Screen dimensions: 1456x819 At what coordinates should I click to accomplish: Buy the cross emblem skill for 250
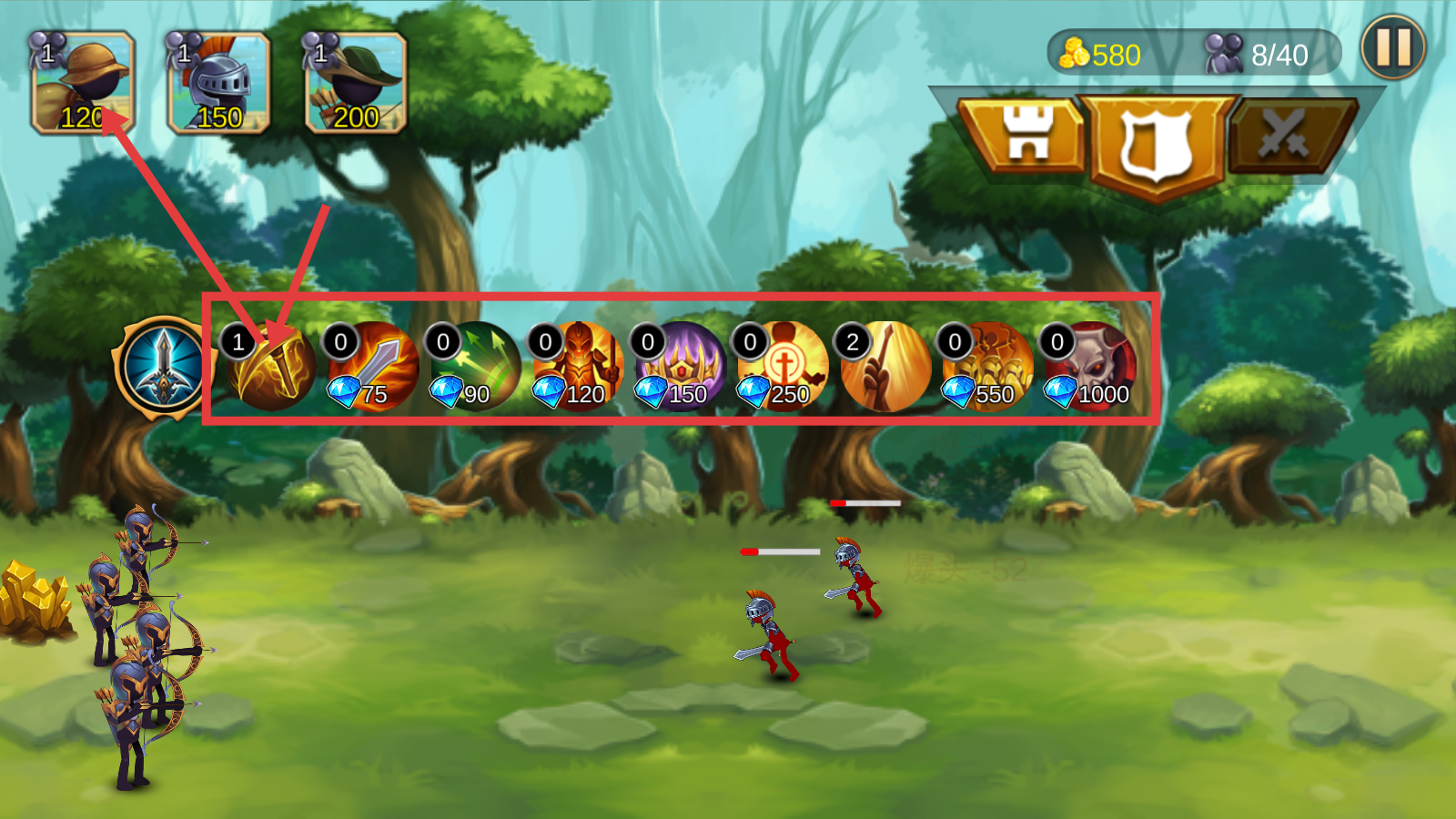[784, 367]
